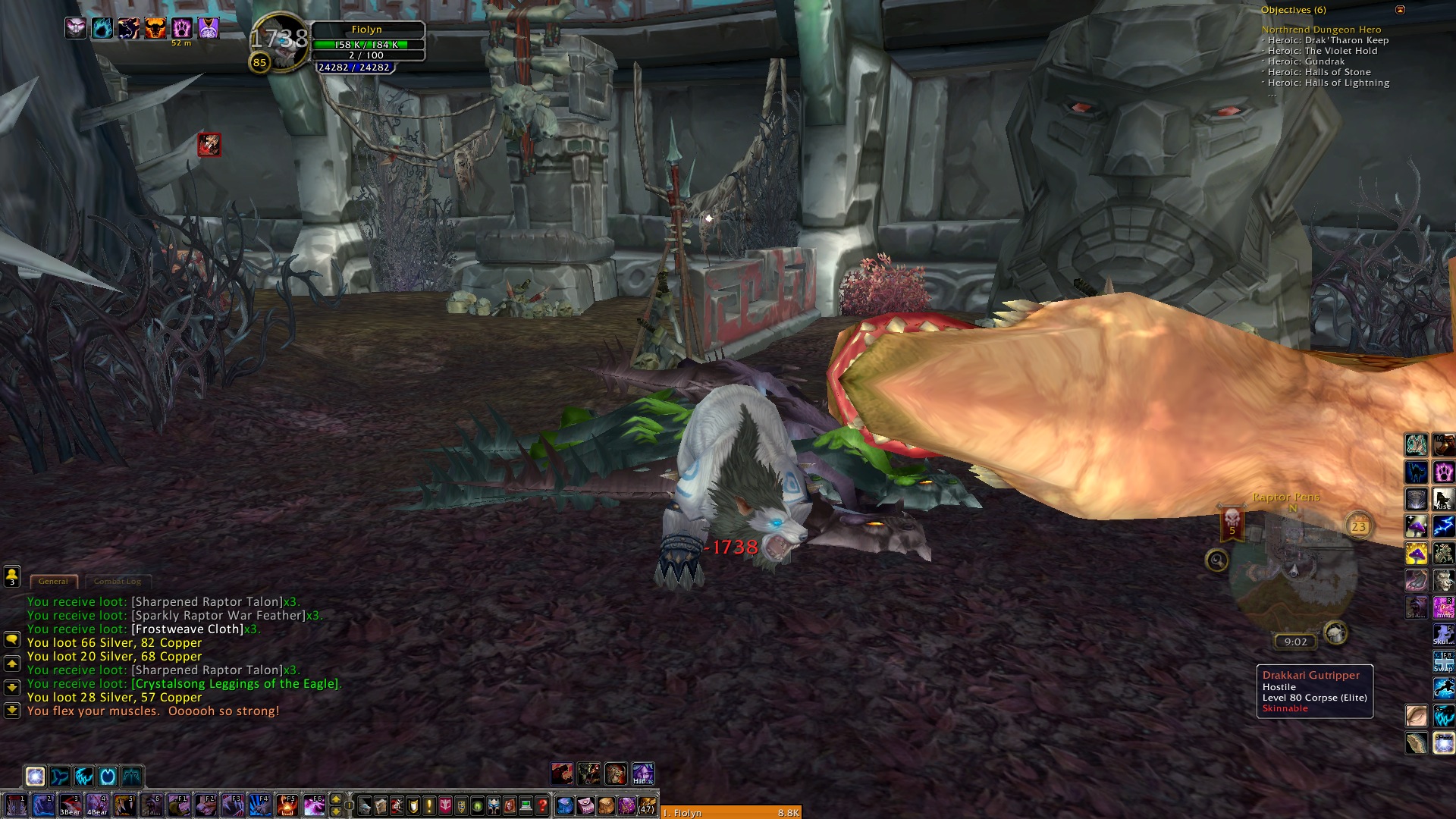Activate the purple mushroom ability
The image size is (1456, 819).
1416,526
